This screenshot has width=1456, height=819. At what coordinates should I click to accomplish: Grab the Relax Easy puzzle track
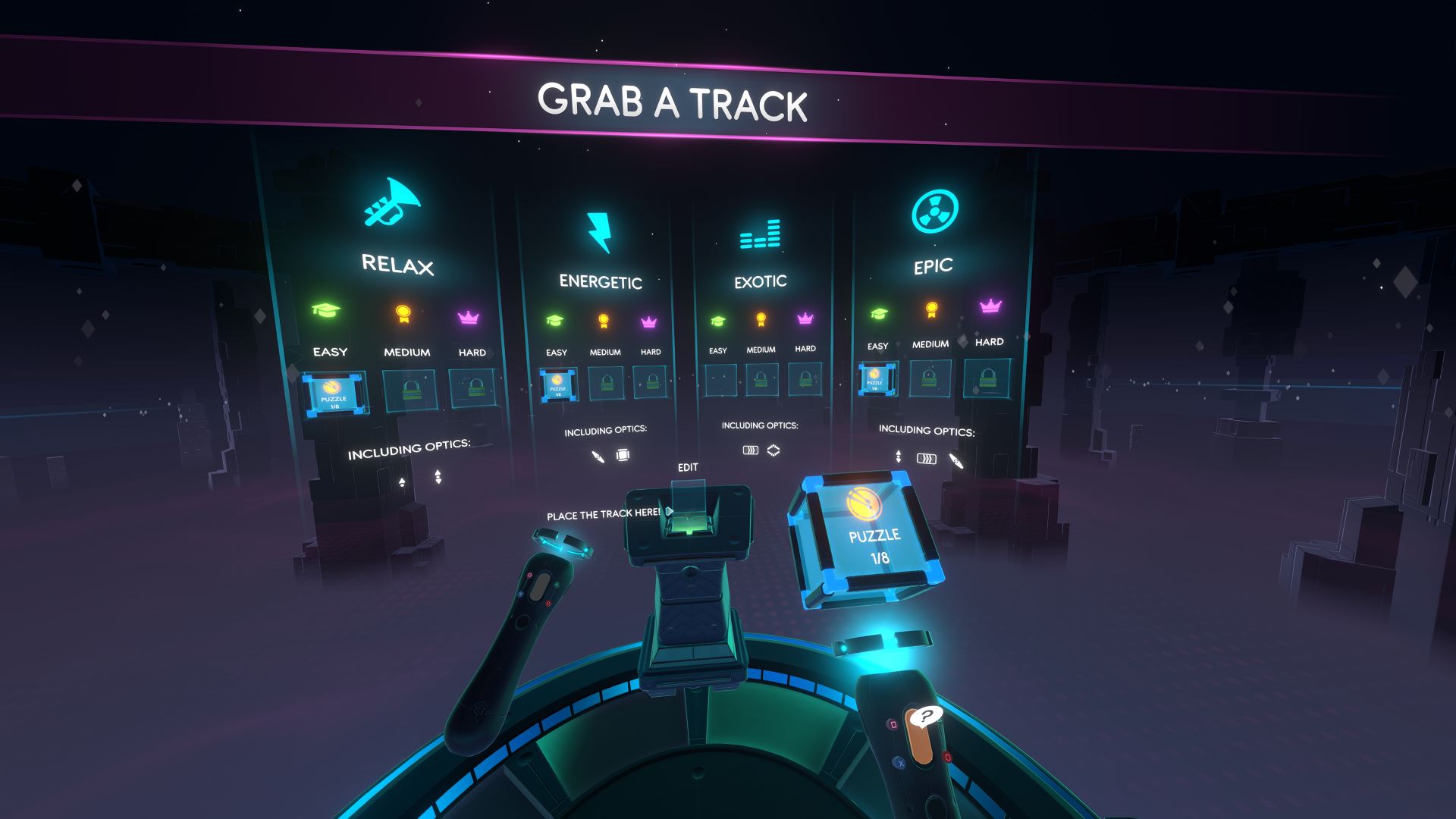[x=334, y=394]
